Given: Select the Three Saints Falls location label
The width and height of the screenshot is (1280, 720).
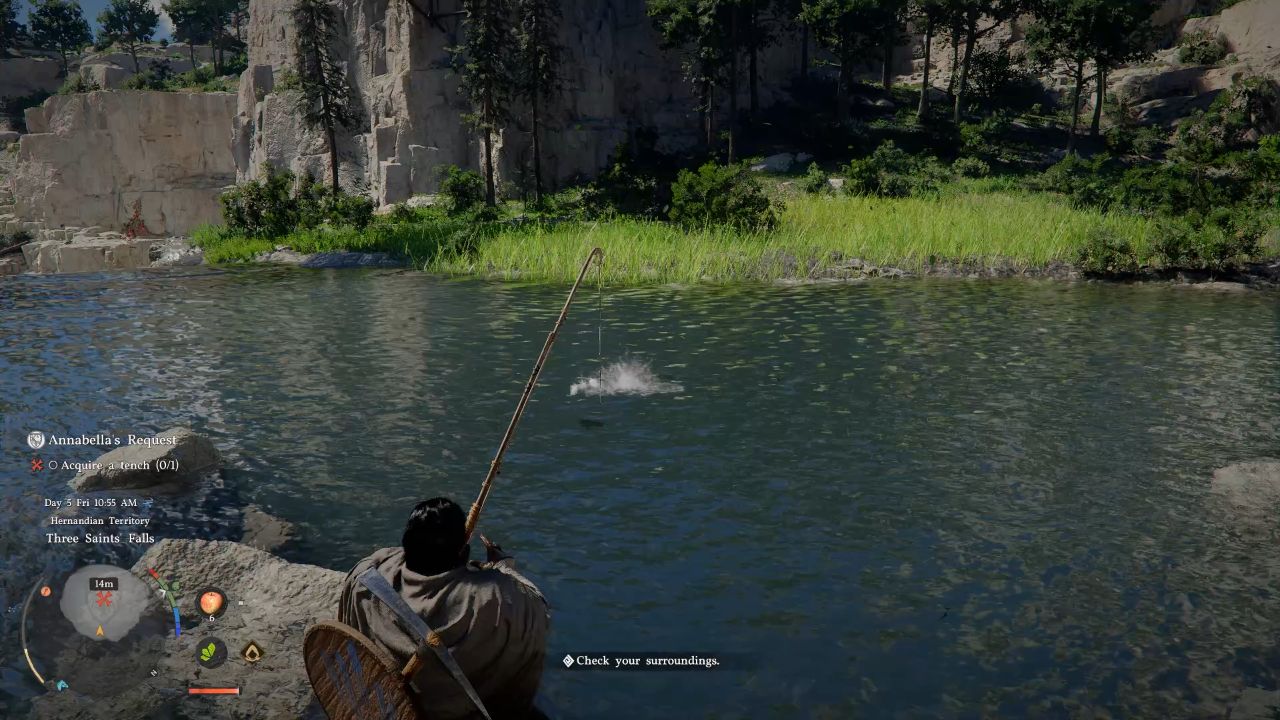Looking at the screenshot, I should pyautogui.click(x=99, y=537).
